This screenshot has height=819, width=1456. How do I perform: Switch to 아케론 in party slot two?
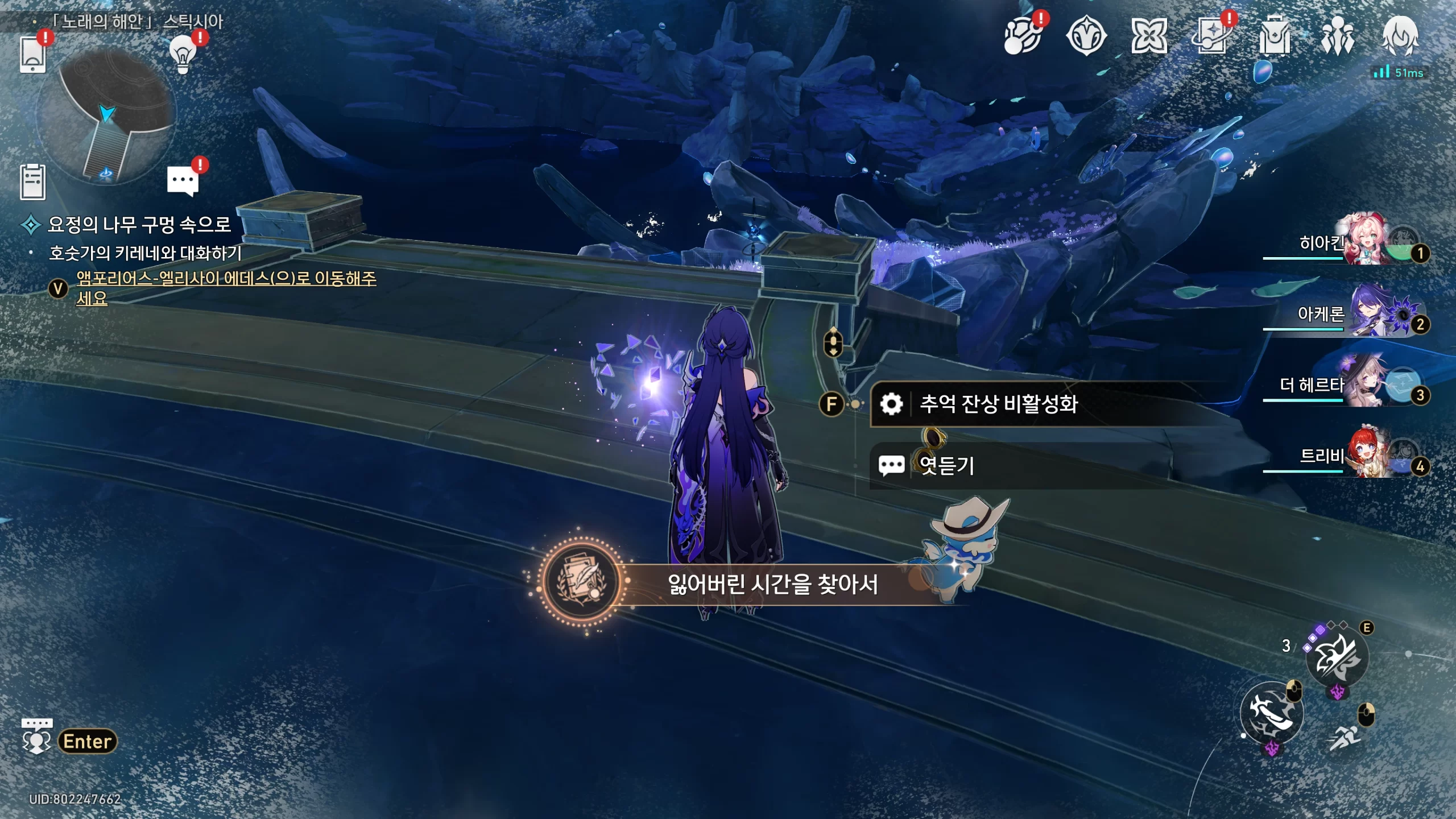1365,312
